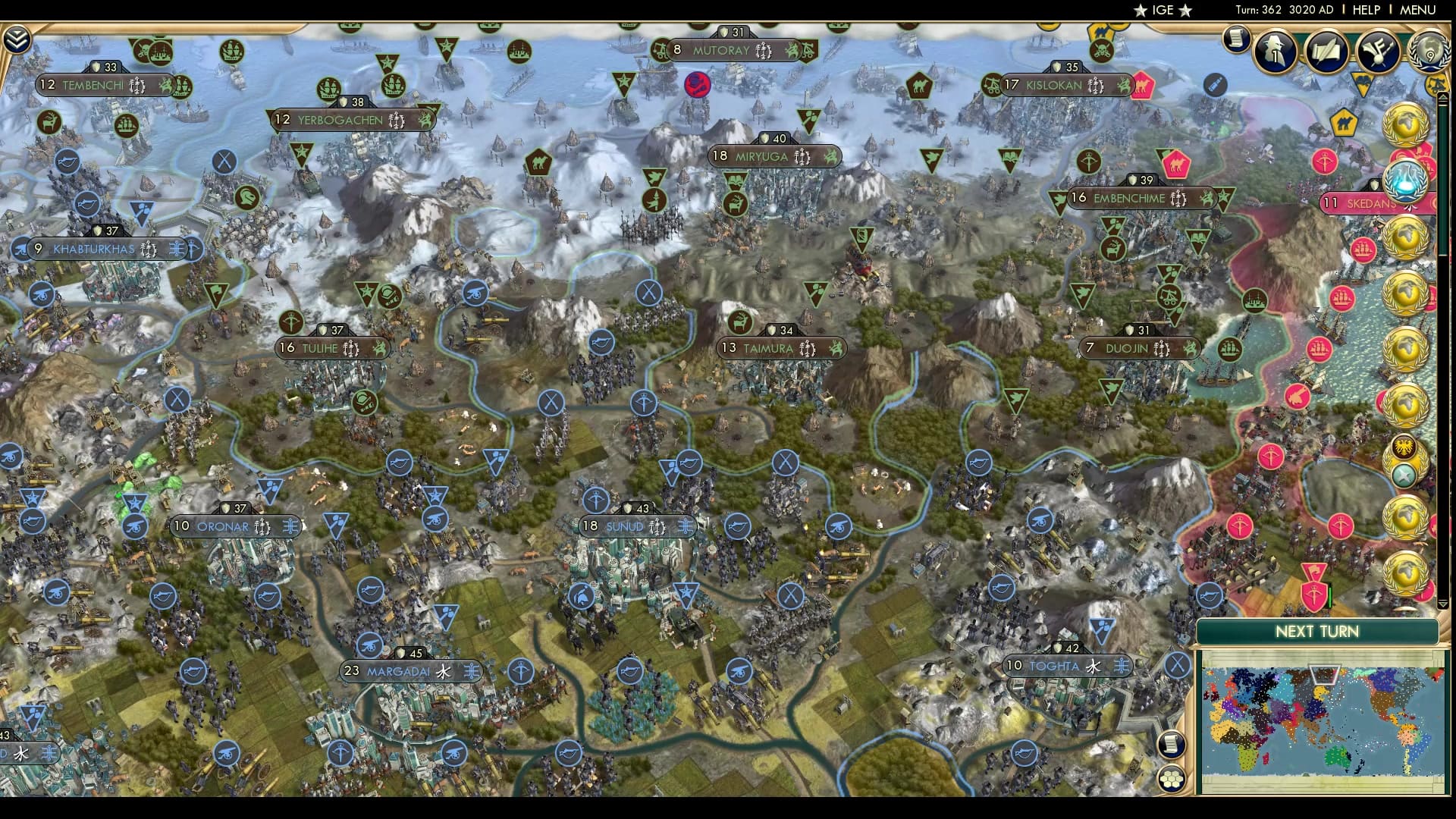The image size is (1456, 819).
Task: Open the Great Works scroll-and-quill icon
Action: pyautogui.click(x=1327, y=51)
